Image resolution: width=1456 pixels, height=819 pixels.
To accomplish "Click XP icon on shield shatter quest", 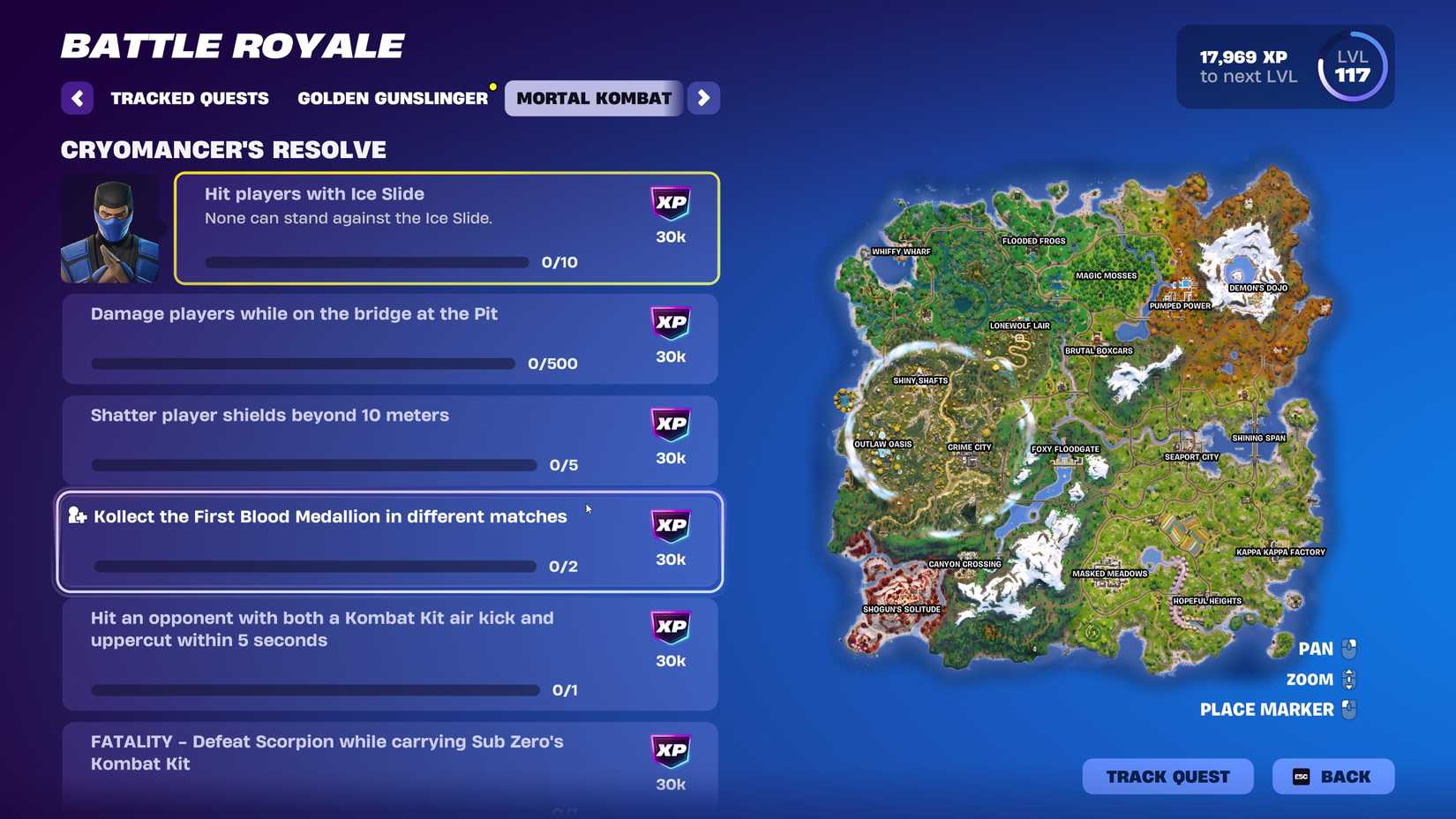I will click(672, 425).
